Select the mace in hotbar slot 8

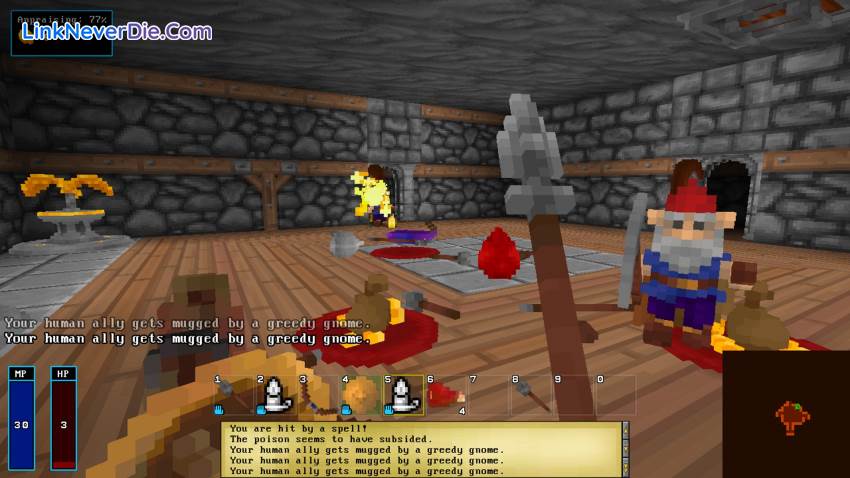coord(531,396)
